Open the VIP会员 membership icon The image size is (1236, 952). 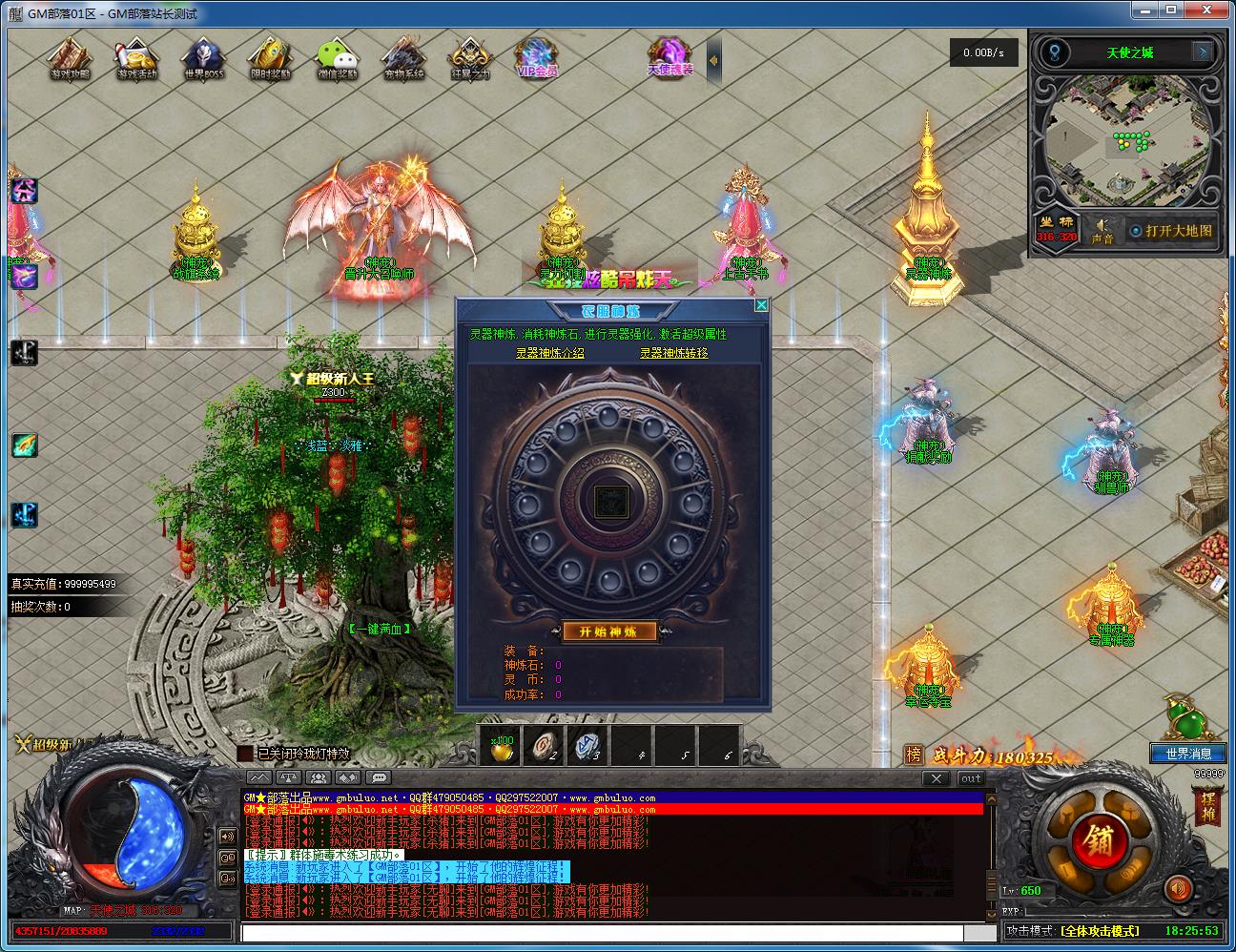pos(537,57)
